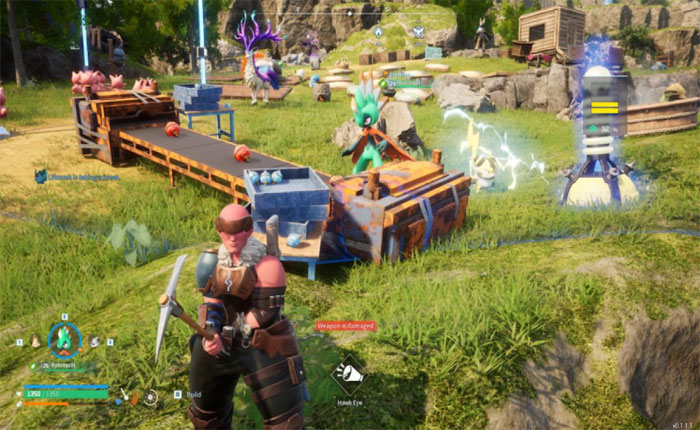Switch to the previous pal icon

(34, 342)
